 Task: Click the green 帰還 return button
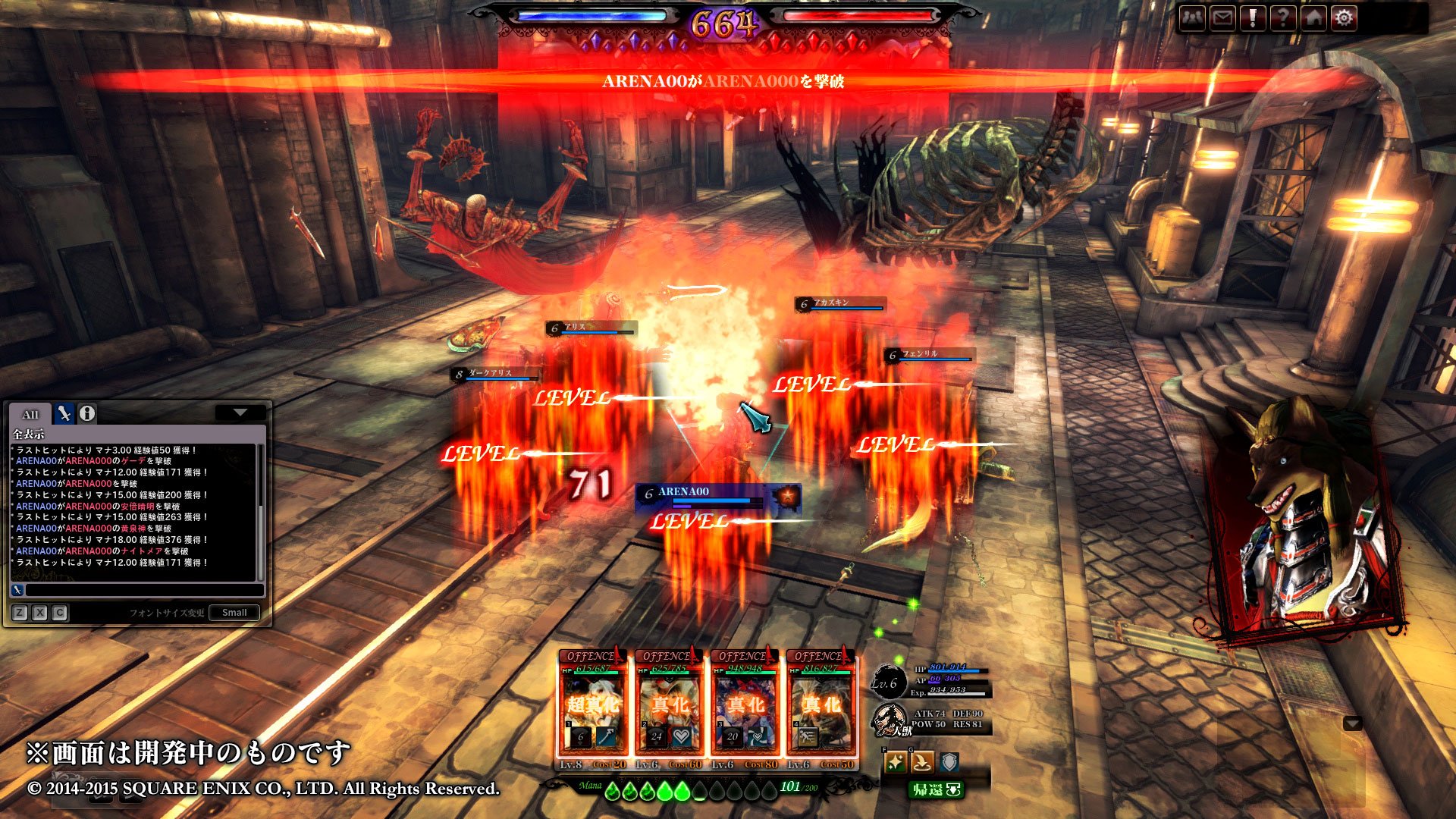click(937, 790)
